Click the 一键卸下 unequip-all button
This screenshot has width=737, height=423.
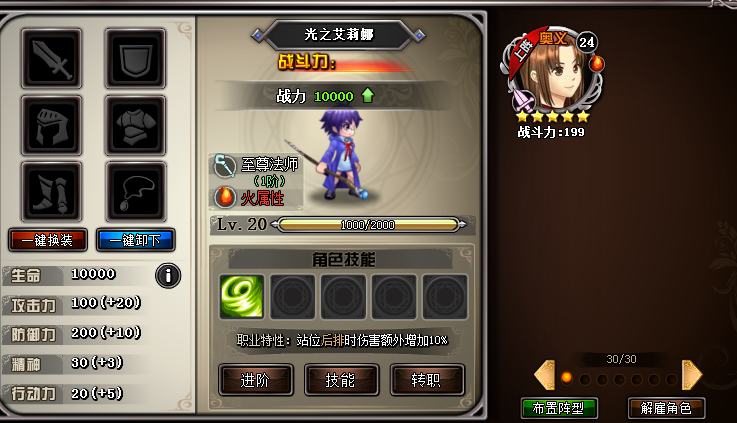pos(136,240)
